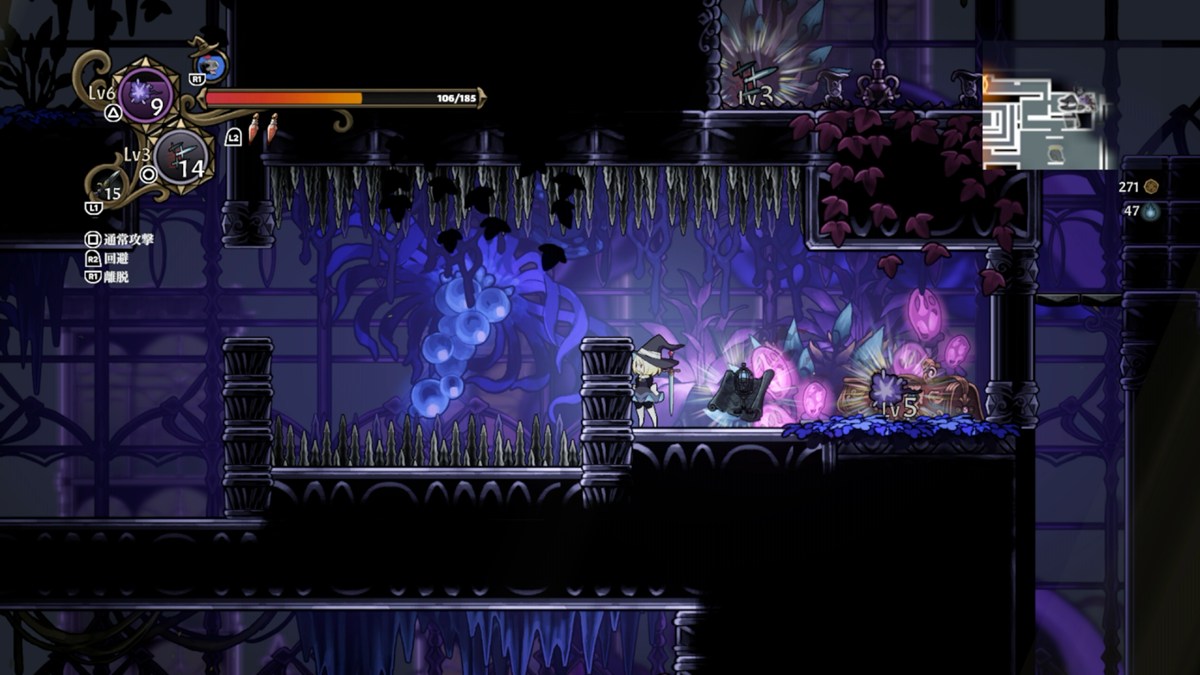Click the knight swap portrait
The image size is (1200, 675).
[x=212, y=67]
